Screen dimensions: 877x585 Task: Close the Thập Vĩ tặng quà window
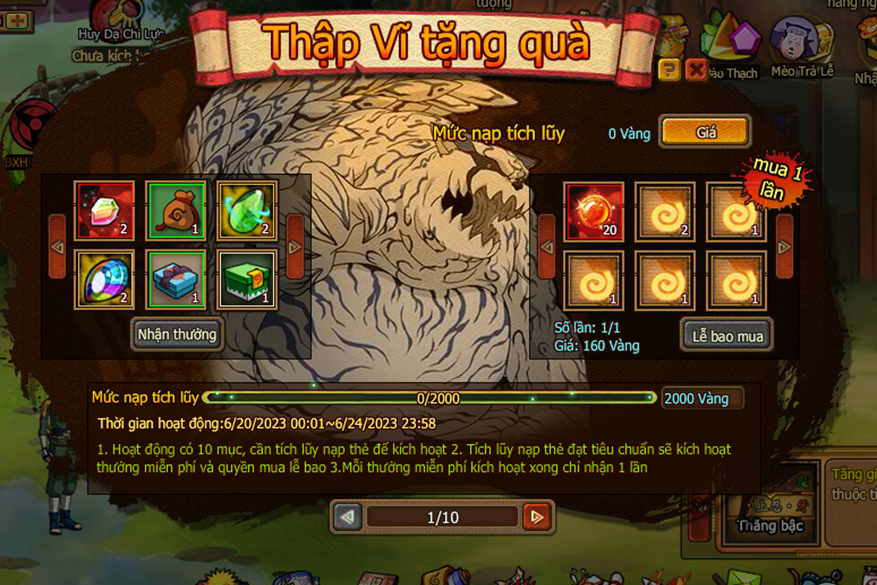pyautogui.click(x=696, y=69)
